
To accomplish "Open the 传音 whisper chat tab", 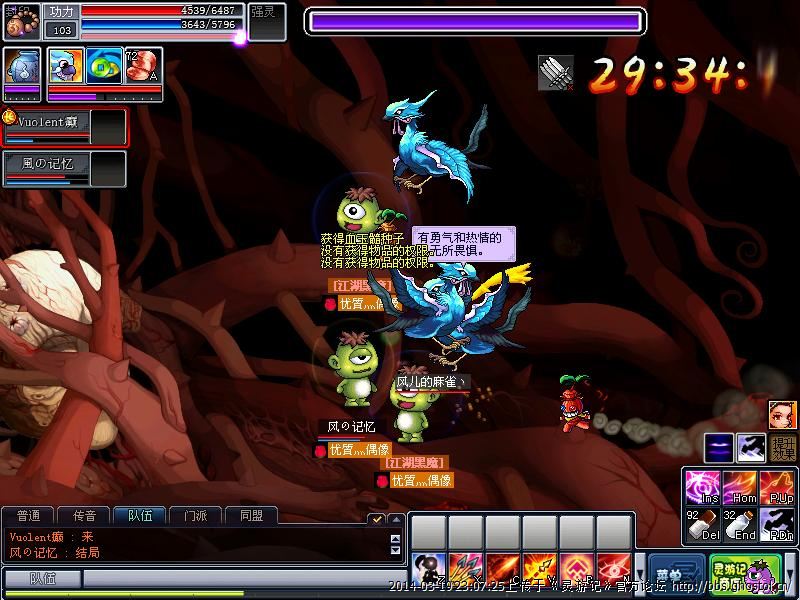I will [x=84, y=516].
